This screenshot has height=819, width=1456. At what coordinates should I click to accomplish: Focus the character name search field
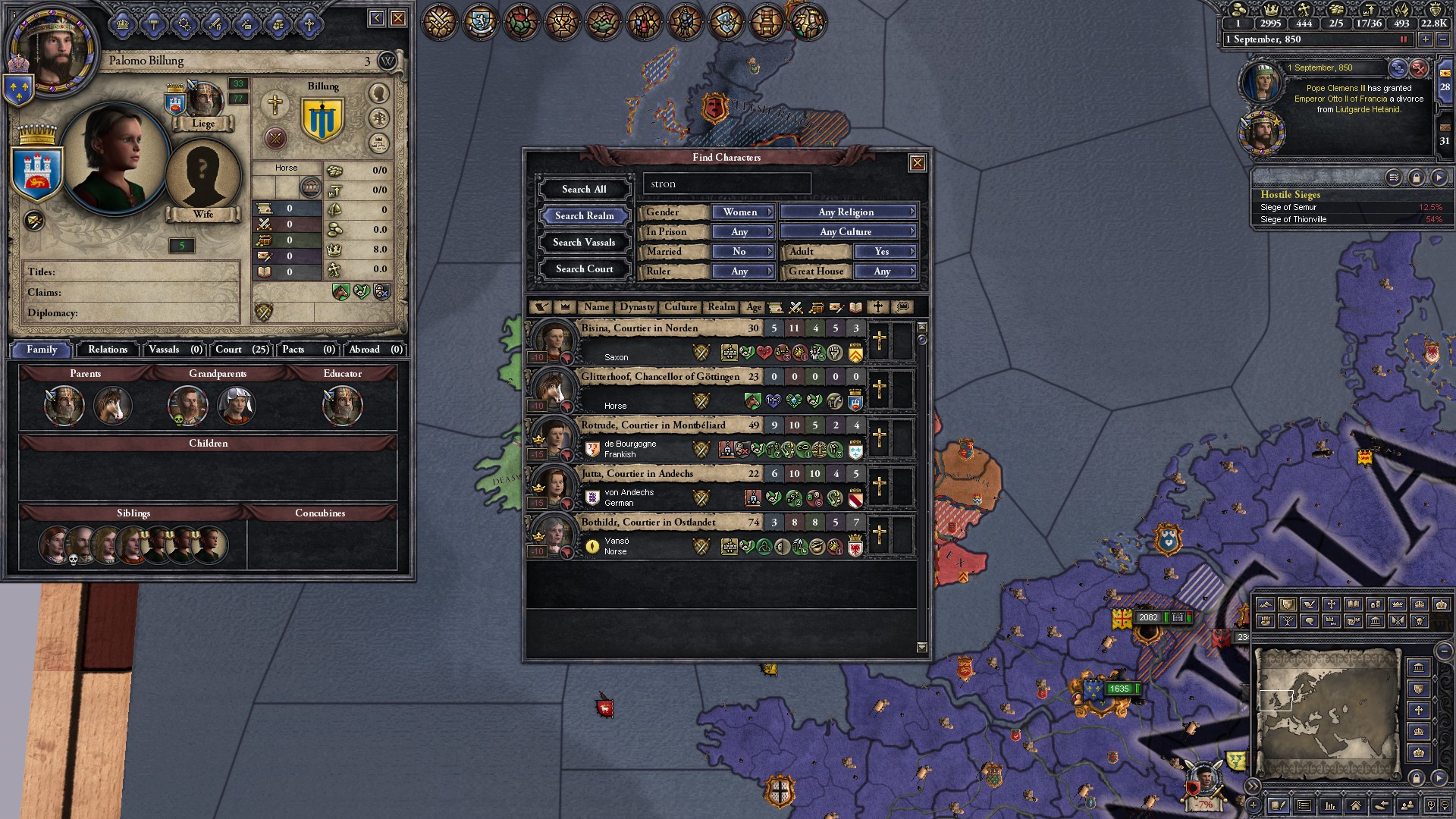(x=726, y=184)
